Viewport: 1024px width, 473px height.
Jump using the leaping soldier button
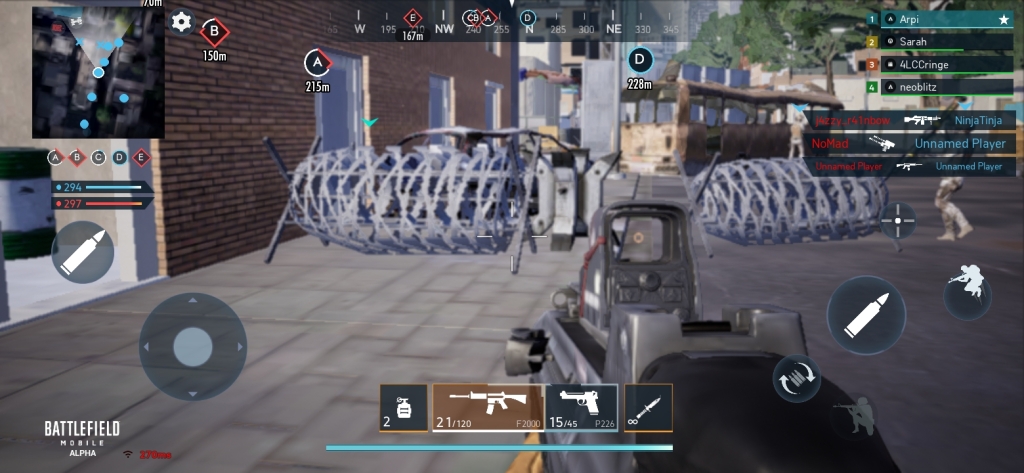(x=968, y=287)
